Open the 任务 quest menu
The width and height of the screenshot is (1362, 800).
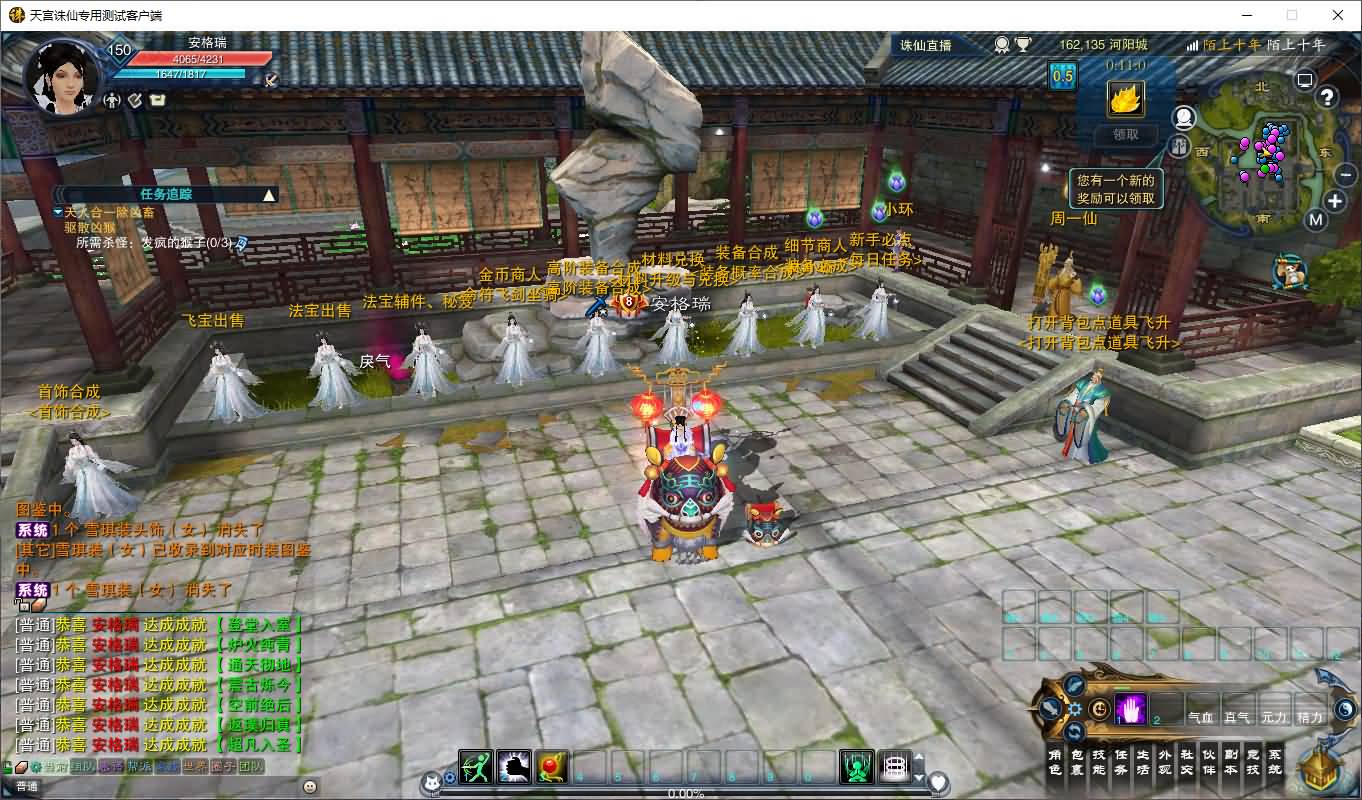point(1121,762)
